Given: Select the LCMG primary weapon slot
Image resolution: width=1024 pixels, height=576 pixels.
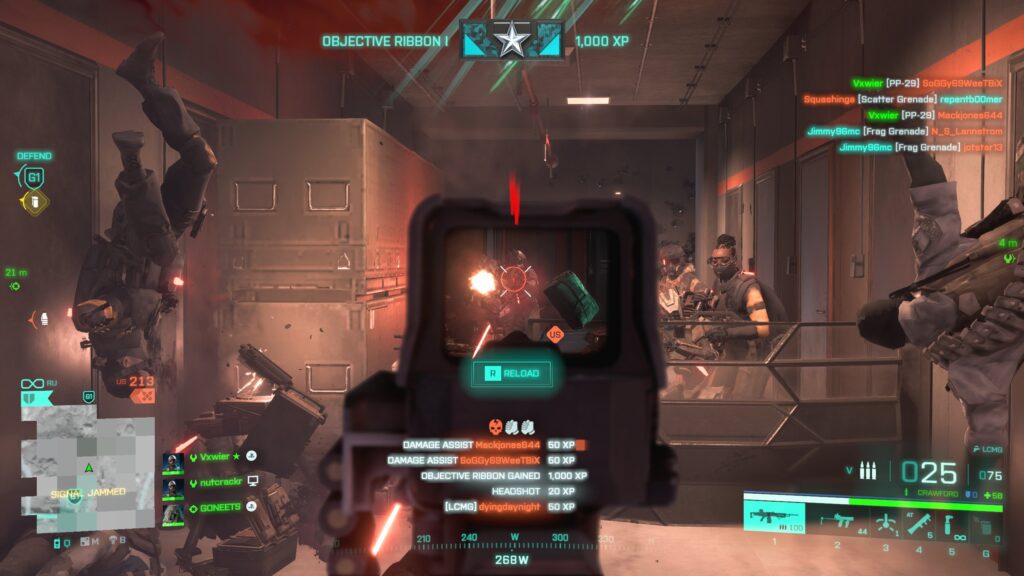Looking at the screenshot, I should 775,518.
